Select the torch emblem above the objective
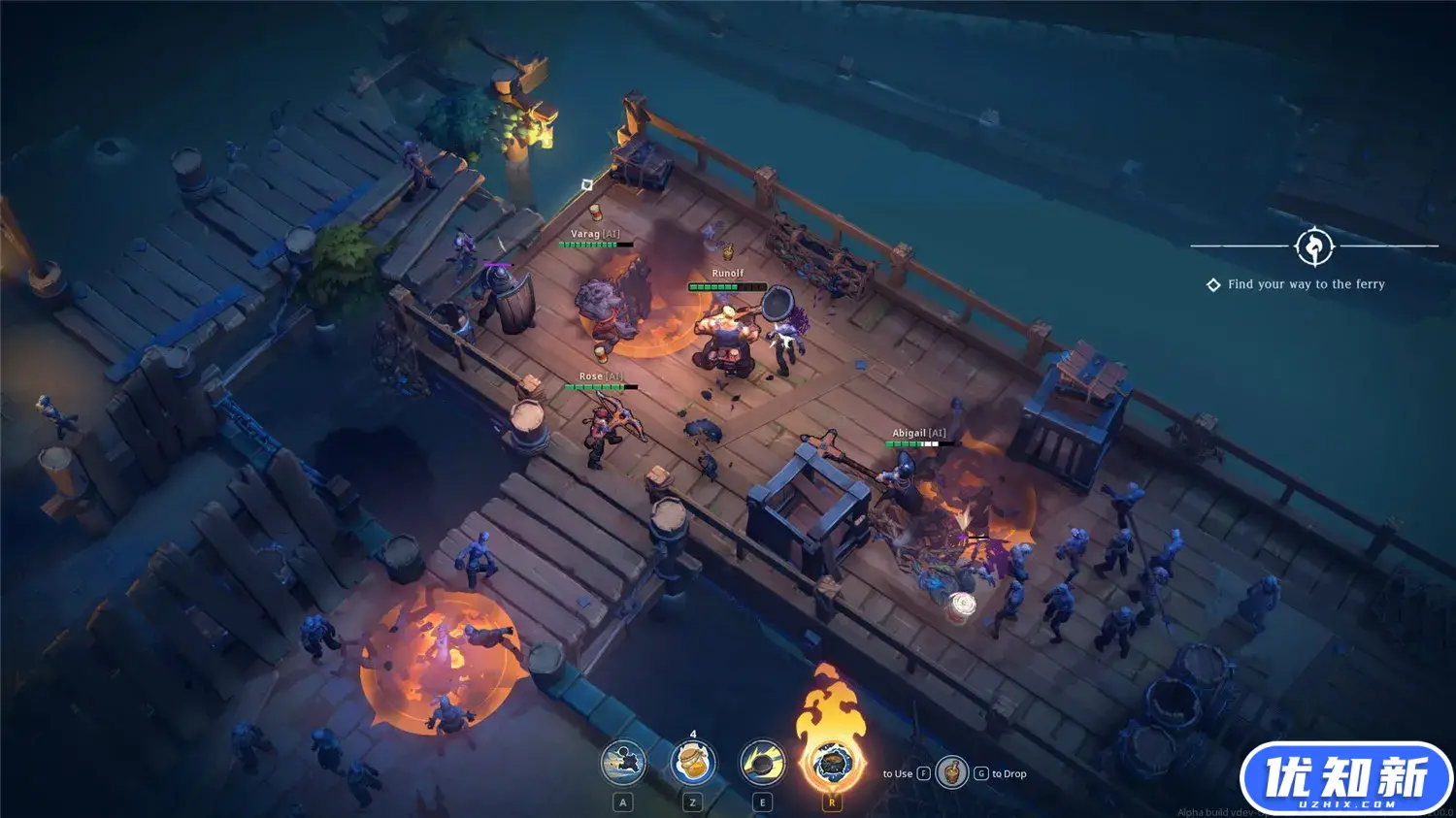Screen dimensions: 1456x818 [x=1314, y=246]
